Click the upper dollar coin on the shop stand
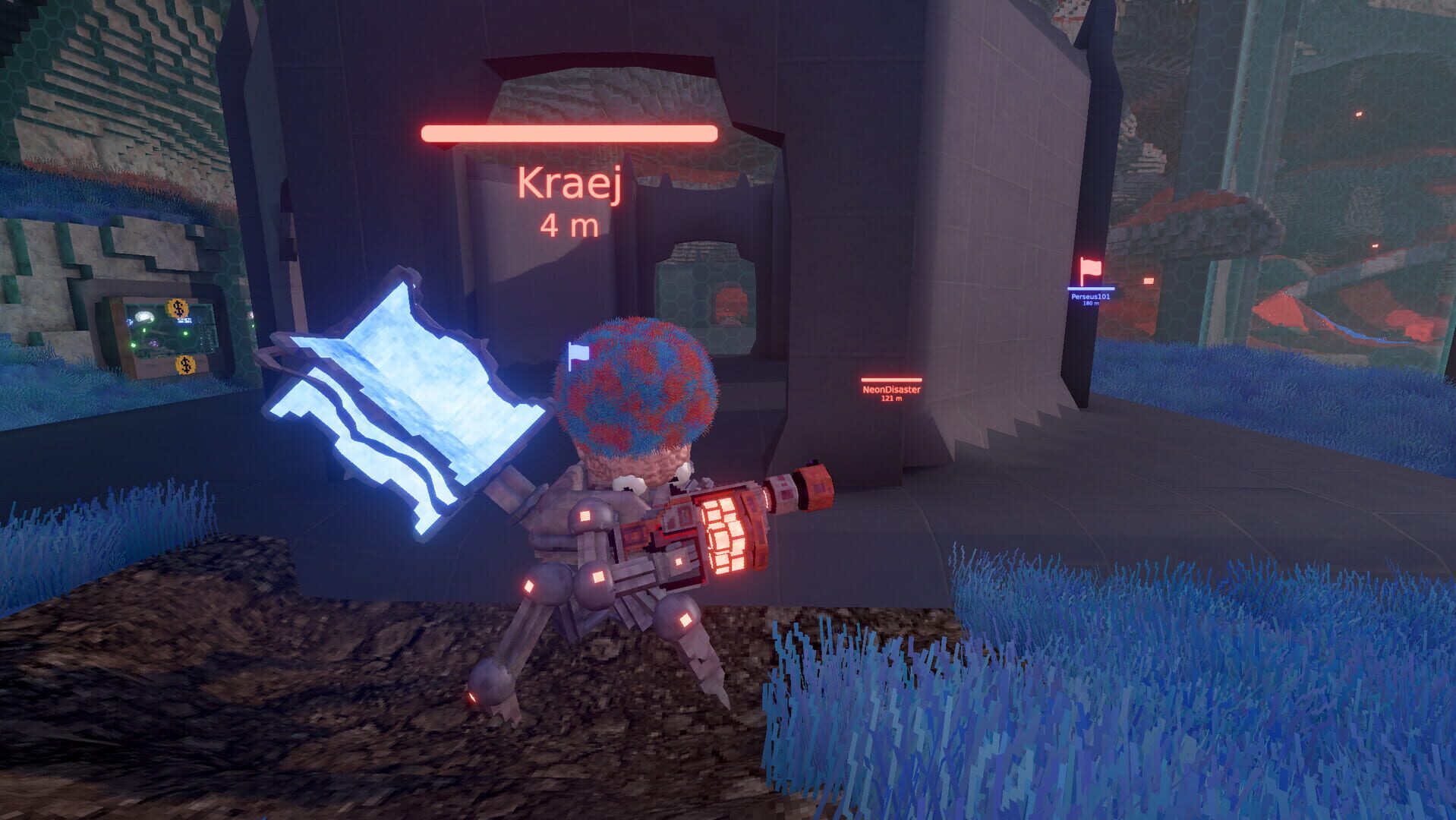Viewport: 1456px width, 820px height. point(178,307)
